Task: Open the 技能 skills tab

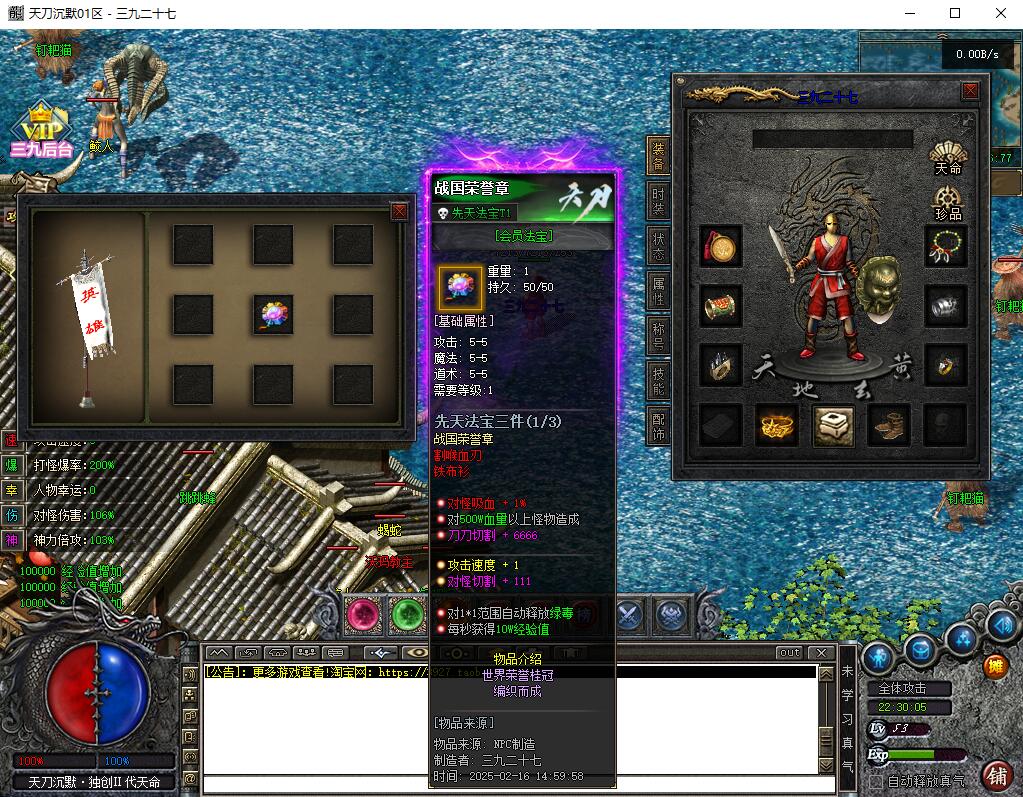Action: tap(658, 380)
